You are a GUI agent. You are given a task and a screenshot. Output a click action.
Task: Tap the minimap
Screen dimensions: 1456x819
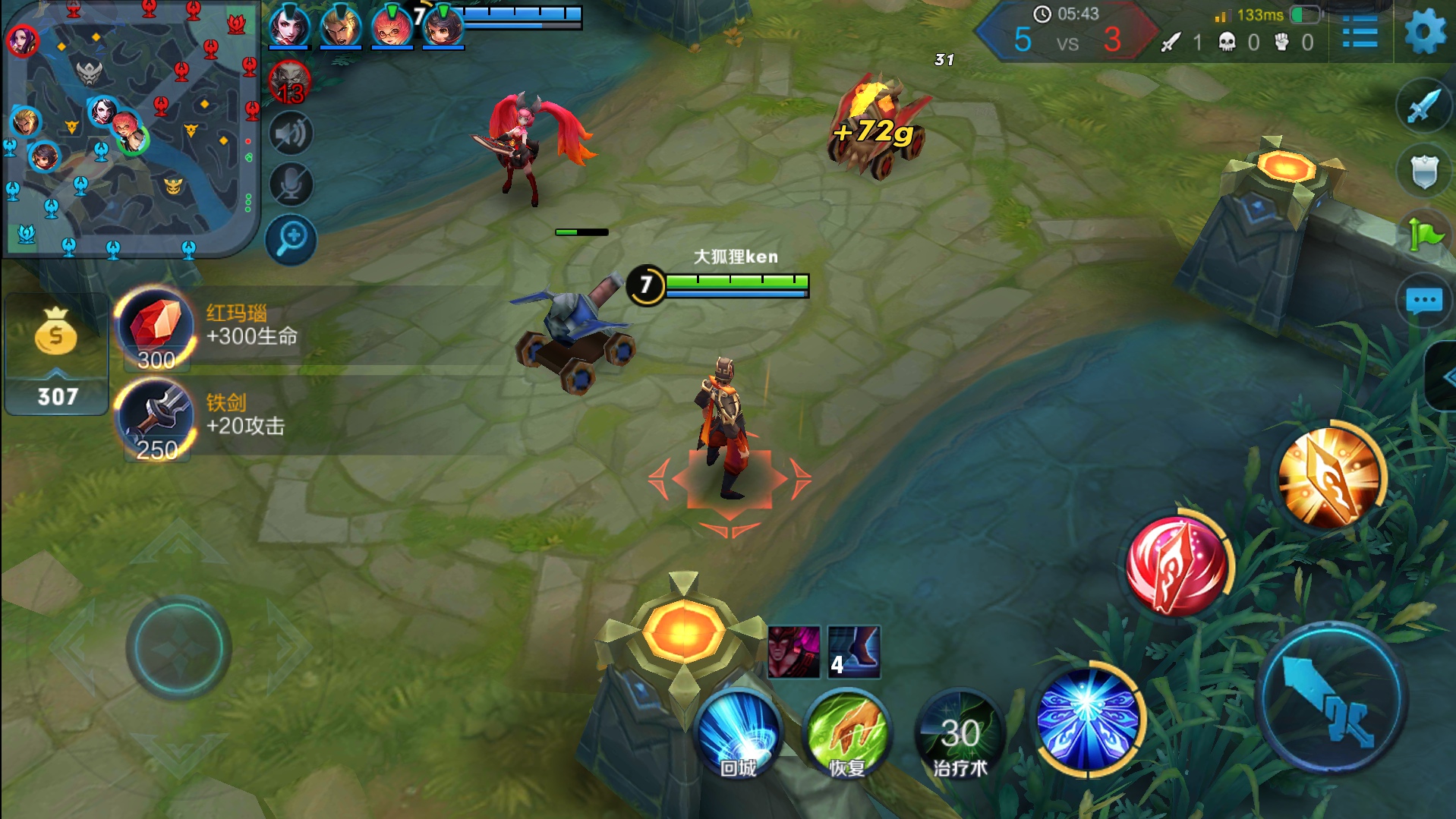131,129
